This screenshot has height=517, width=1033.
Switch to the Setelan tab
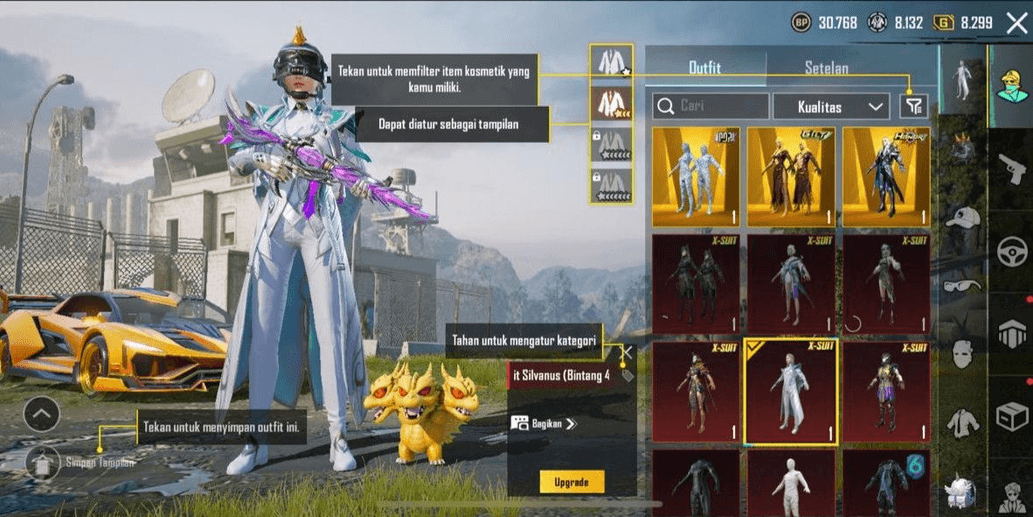[x=826, y=68]
